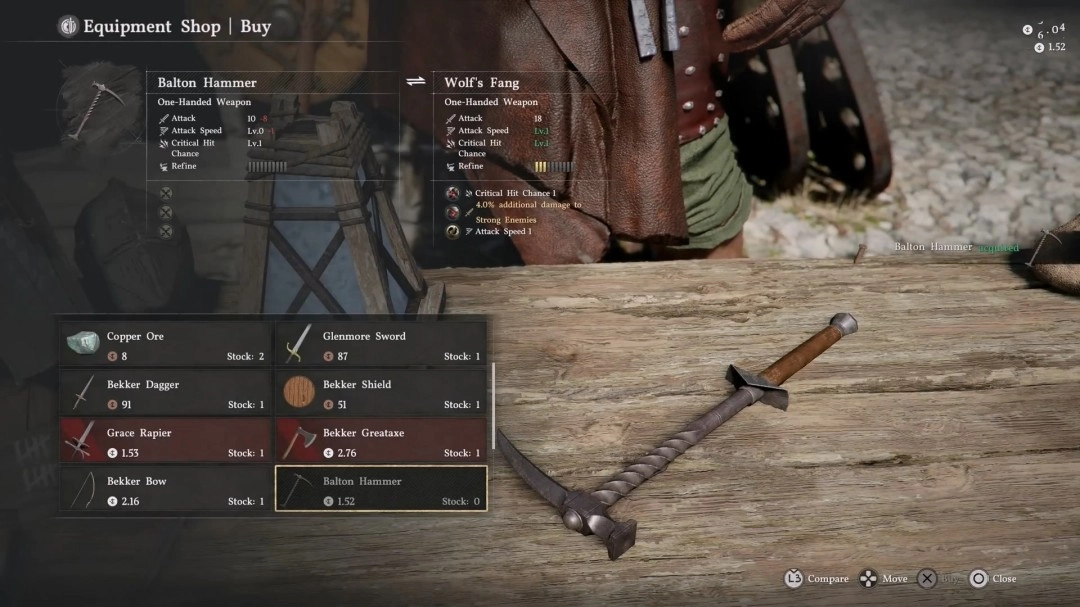1080x607 pixels.
Task: Click the Balton Hammer preview thumbnail
Action: coord(100,103)
